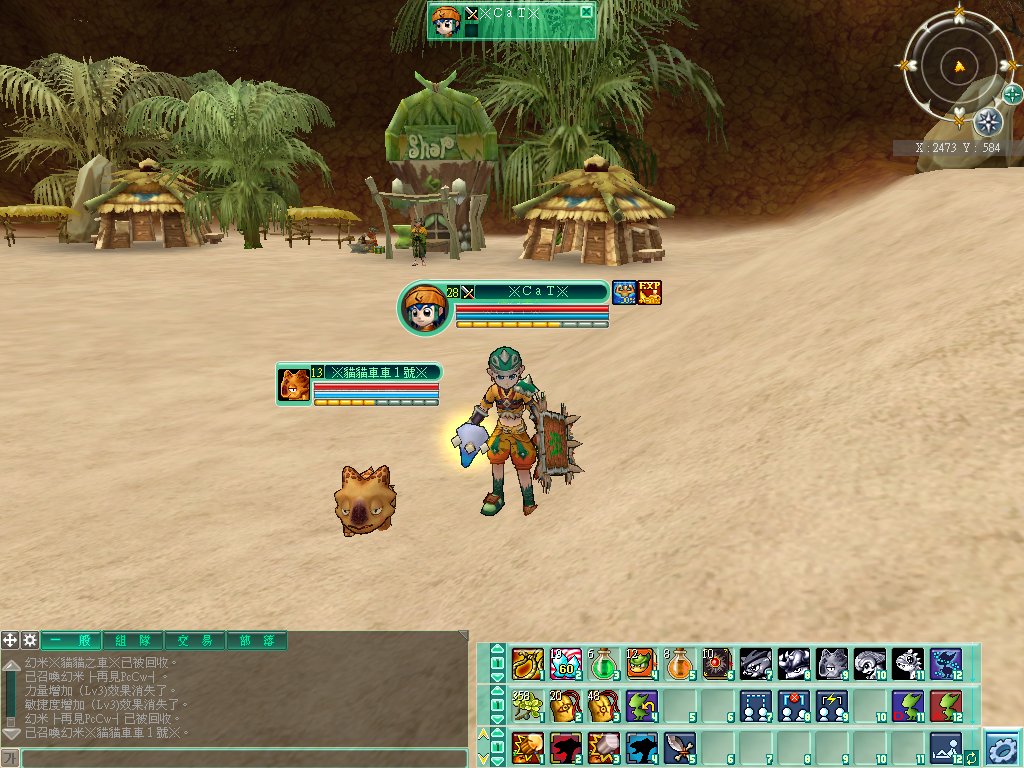The width and height of the screenshot is (1024, 768).
Task: Click the teal plus button beside minimap
Action: pos(1012,94)
